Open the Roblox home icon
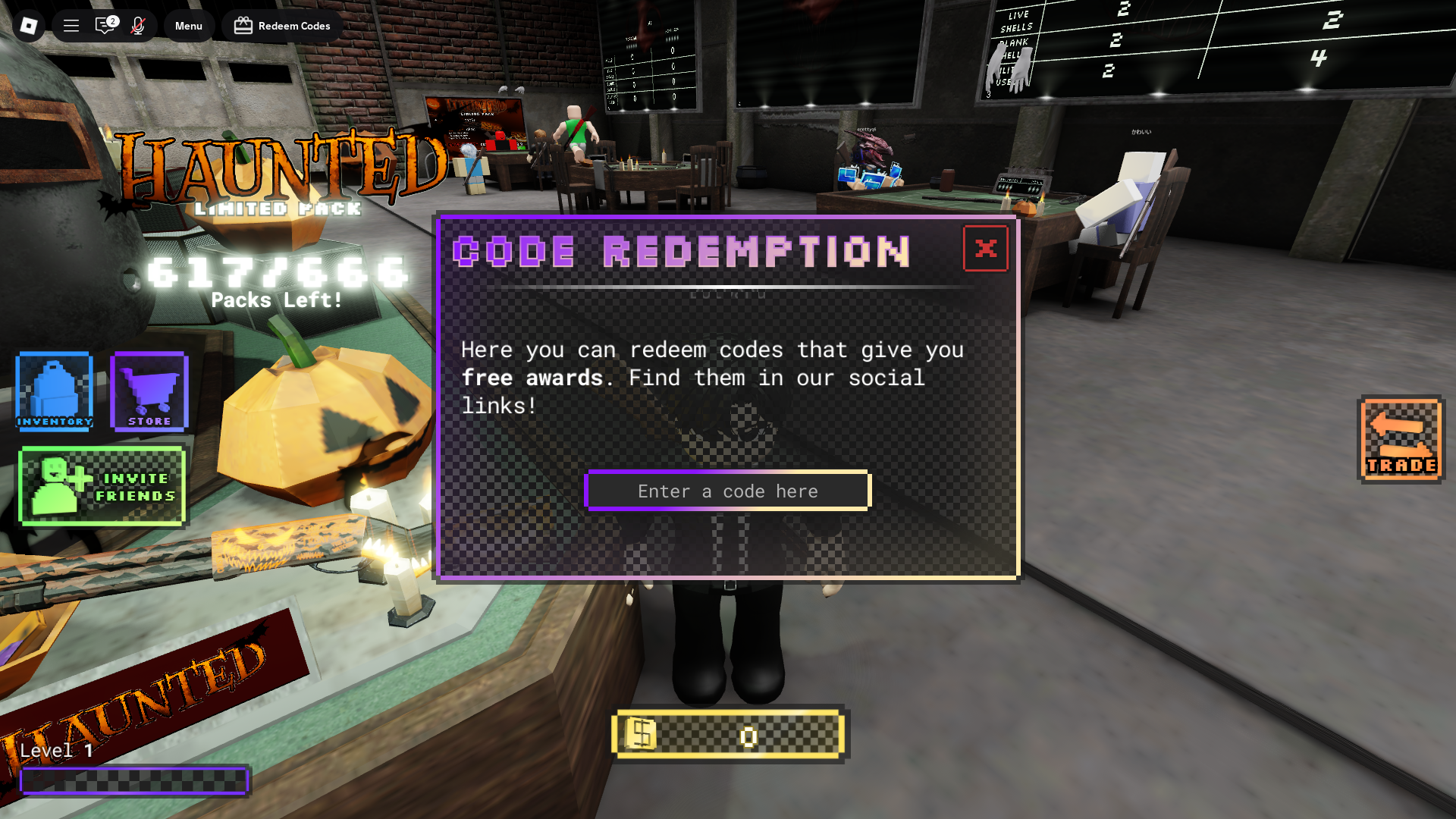 [x=28, y=25]
